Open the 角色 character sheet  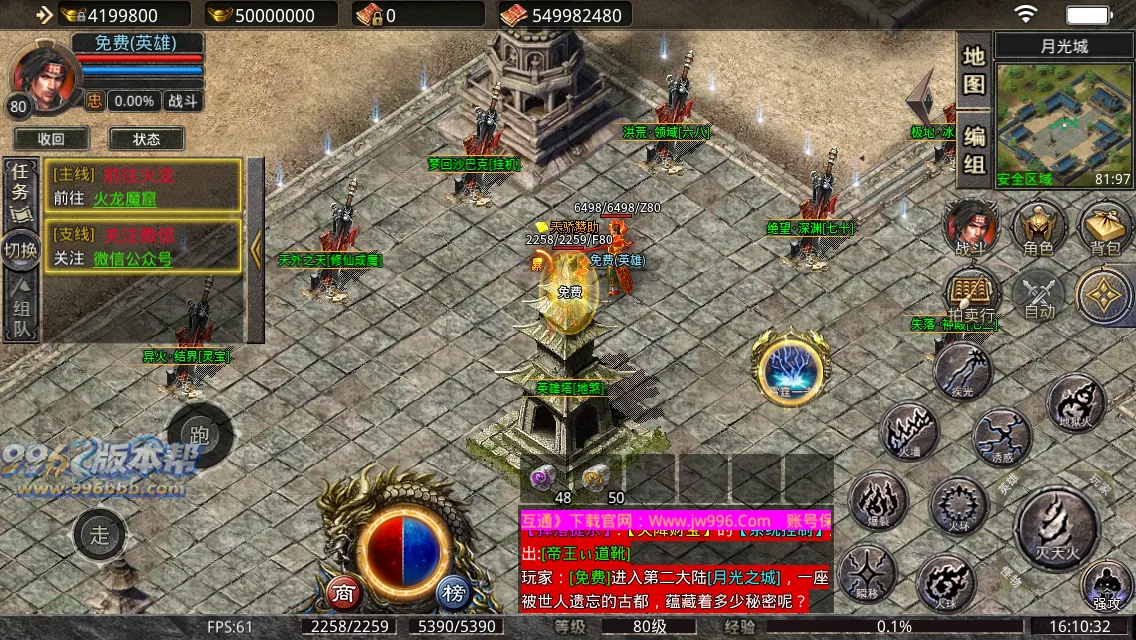[1039, 228]
